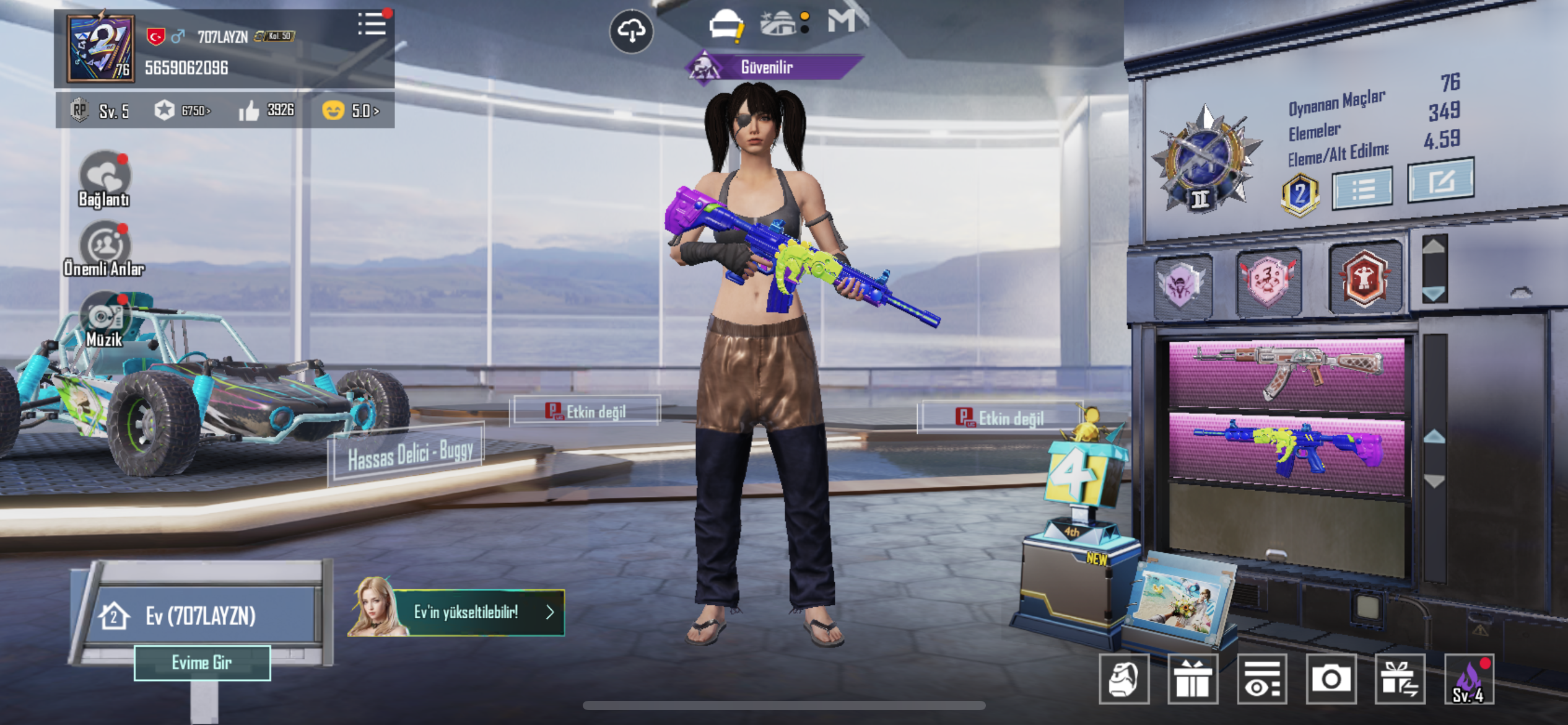The width and height of the screenshot is (1568, 725).
Task: Tap the cloud download icon
Action: (x=631, y=30)
